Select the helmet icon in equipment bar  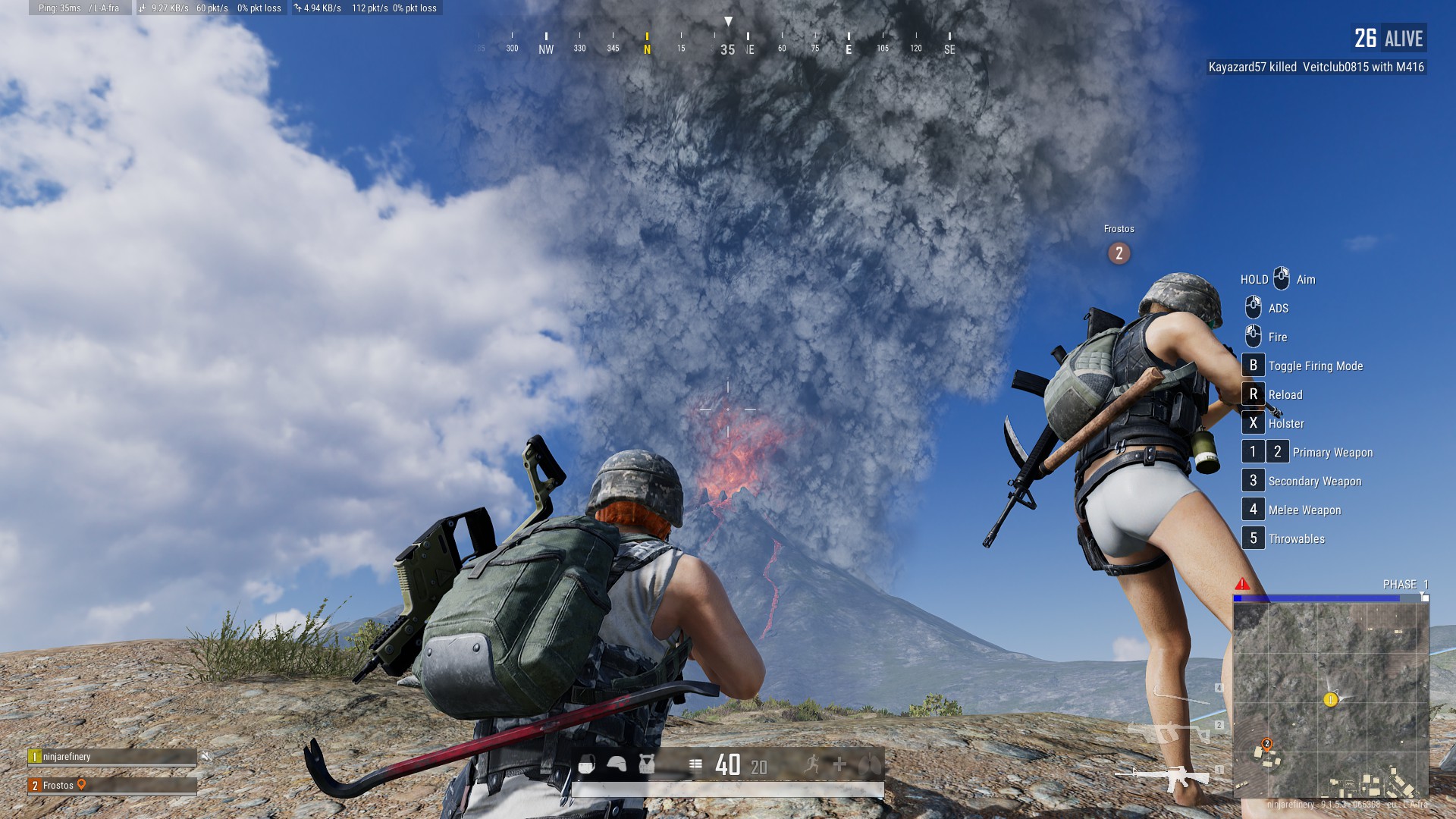click(615, 765)
